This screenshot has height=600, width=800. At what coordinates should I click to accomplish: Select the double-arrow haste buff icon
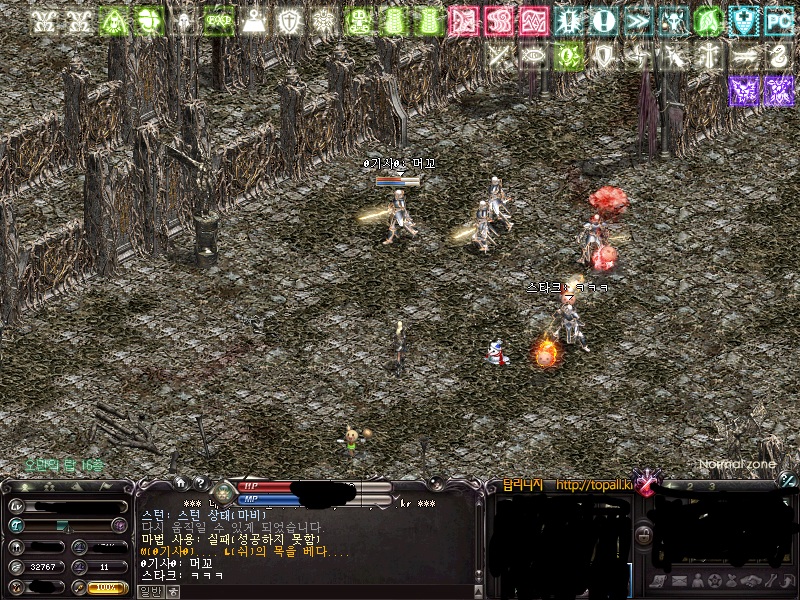(638, 20)
